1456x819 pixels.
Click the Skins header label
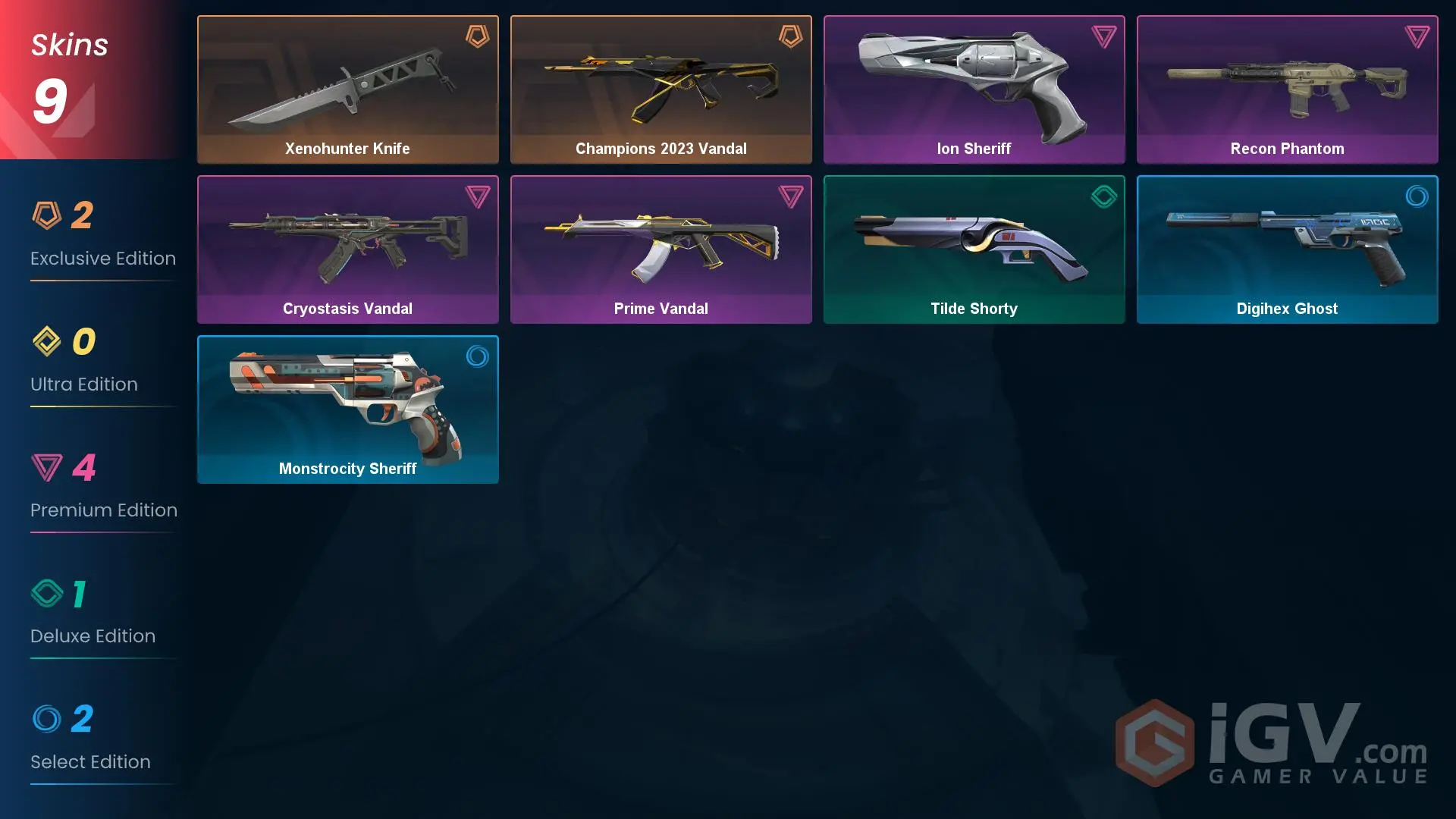(68, 44)
